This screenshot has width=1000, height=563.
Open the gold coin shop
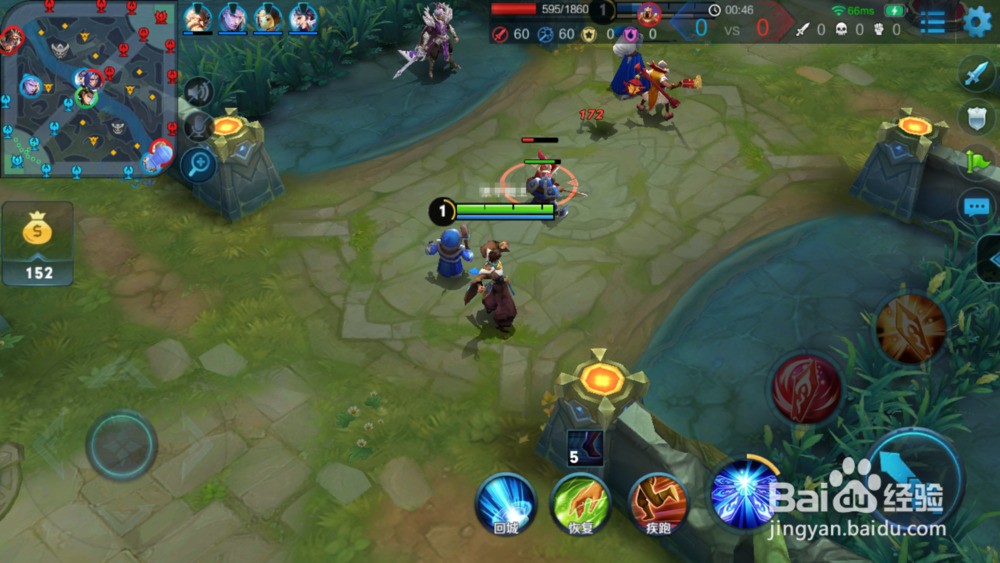click(38, 243)
